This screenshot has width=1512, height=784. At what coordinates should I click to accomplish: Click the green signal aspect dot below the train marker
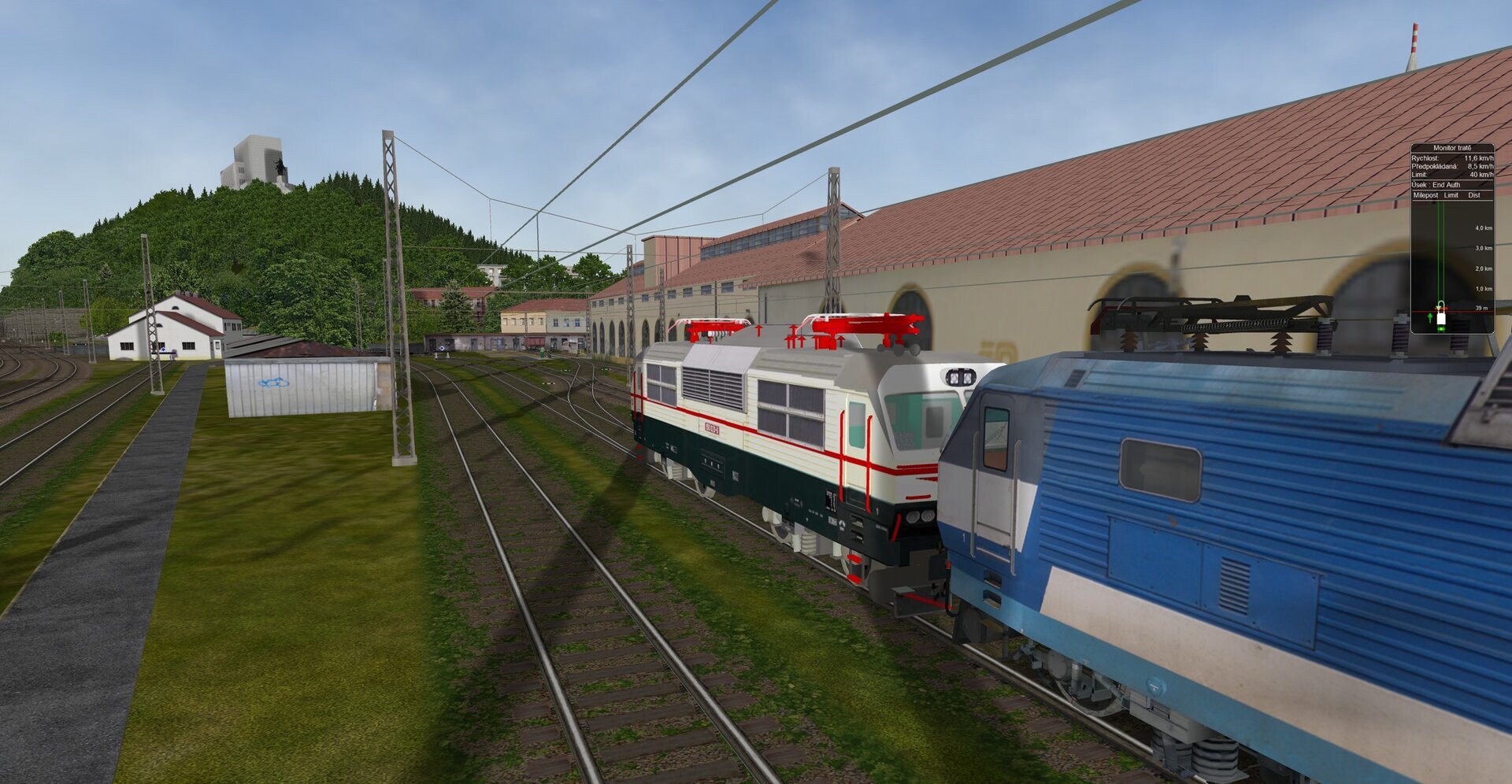point(1441,328)
